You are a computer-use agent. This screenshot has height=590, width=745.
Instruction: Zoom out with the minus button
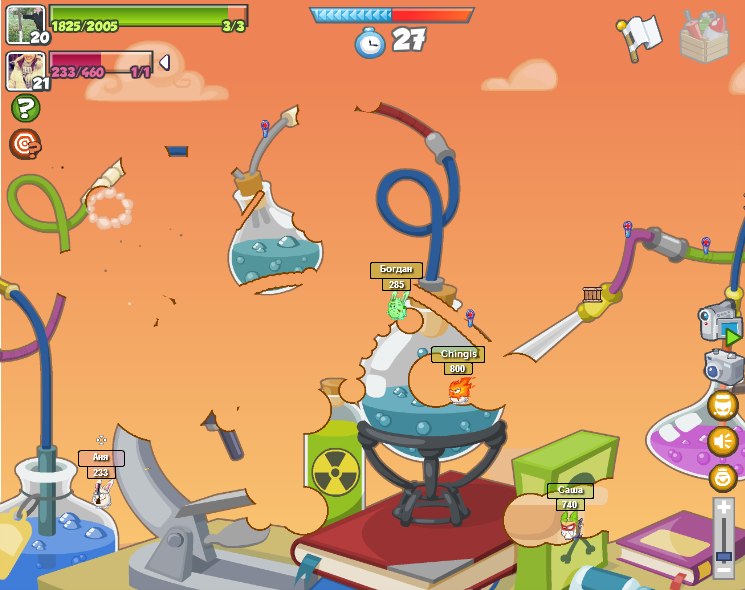tap(724, 572)
